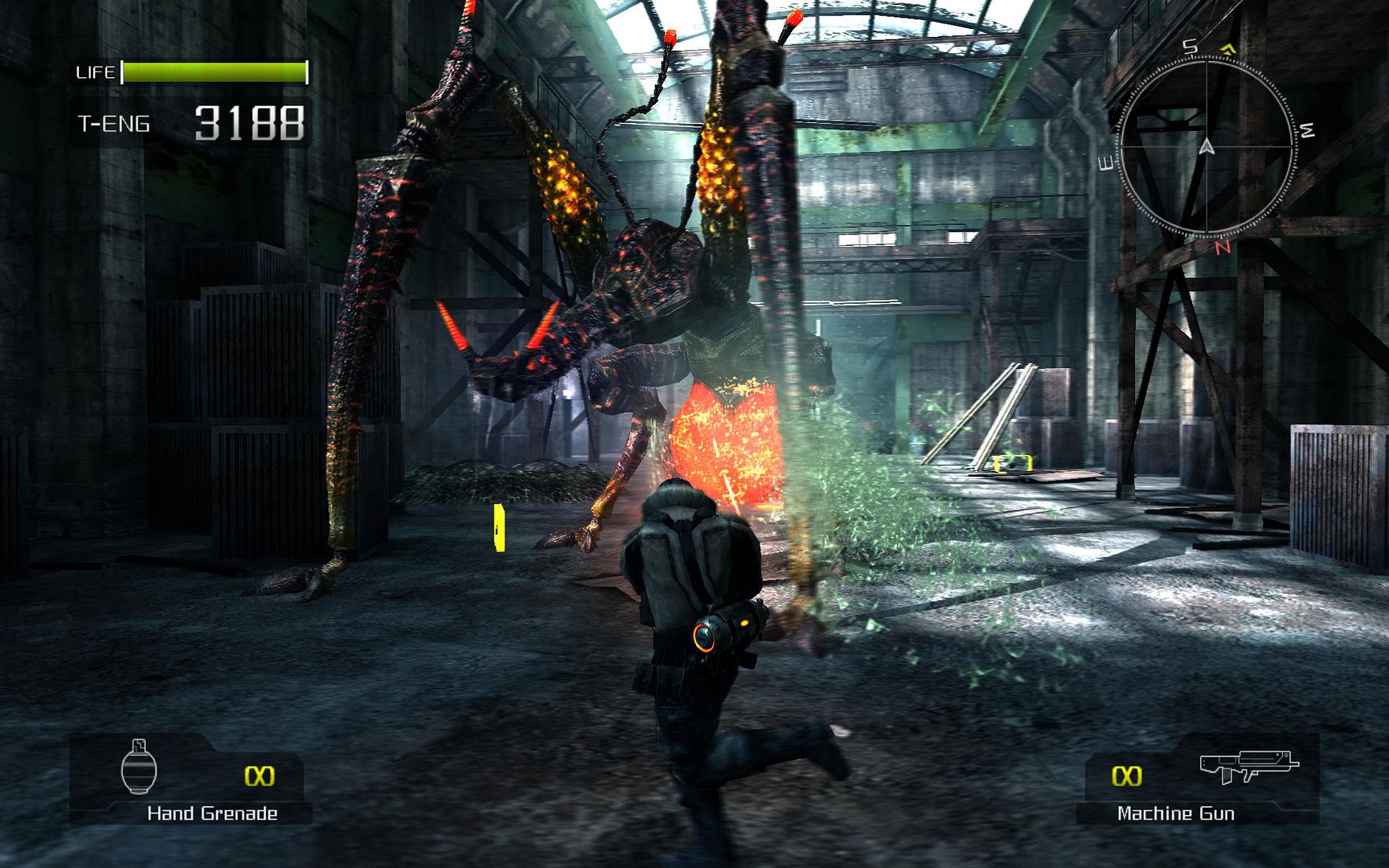Screen dimensions: 1389x868
Task: Select the Hand Grenade weapon slot
Action: (190, 780)
